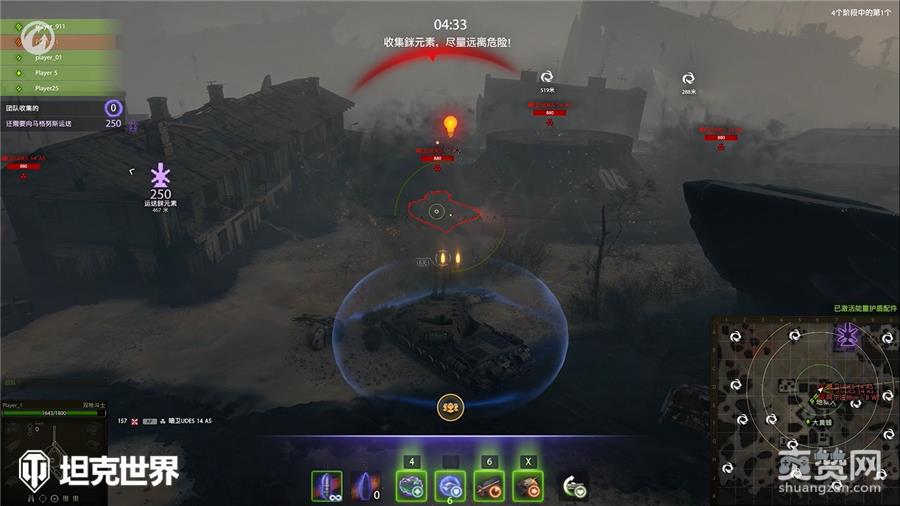The width and height of the screenshot is (900, 506).
Task: Click the green arrow reload icon
Action: tap(573, 486)
